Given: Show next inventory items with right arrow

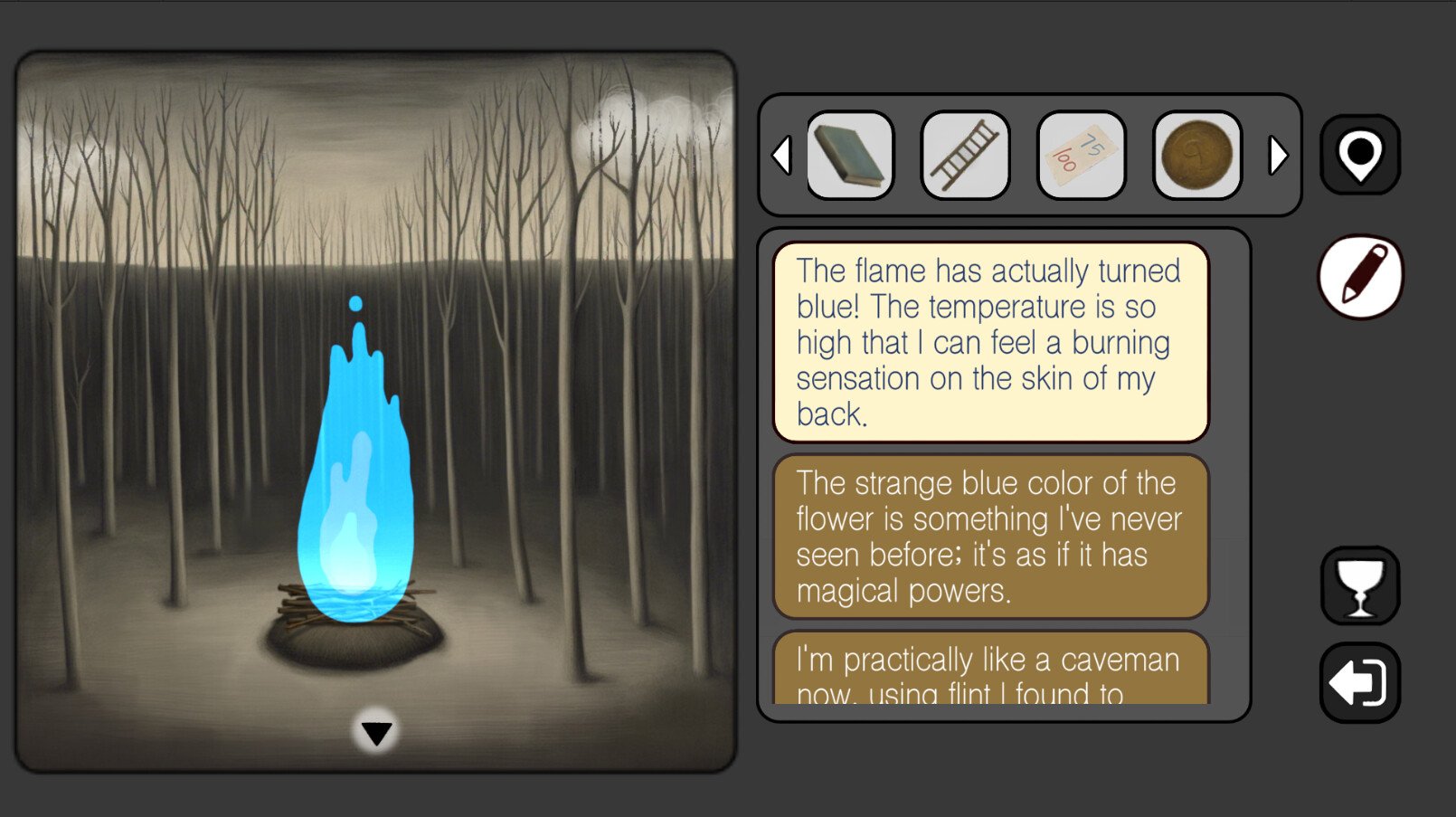Looking at the screenshot, I should pos(1277,155).
